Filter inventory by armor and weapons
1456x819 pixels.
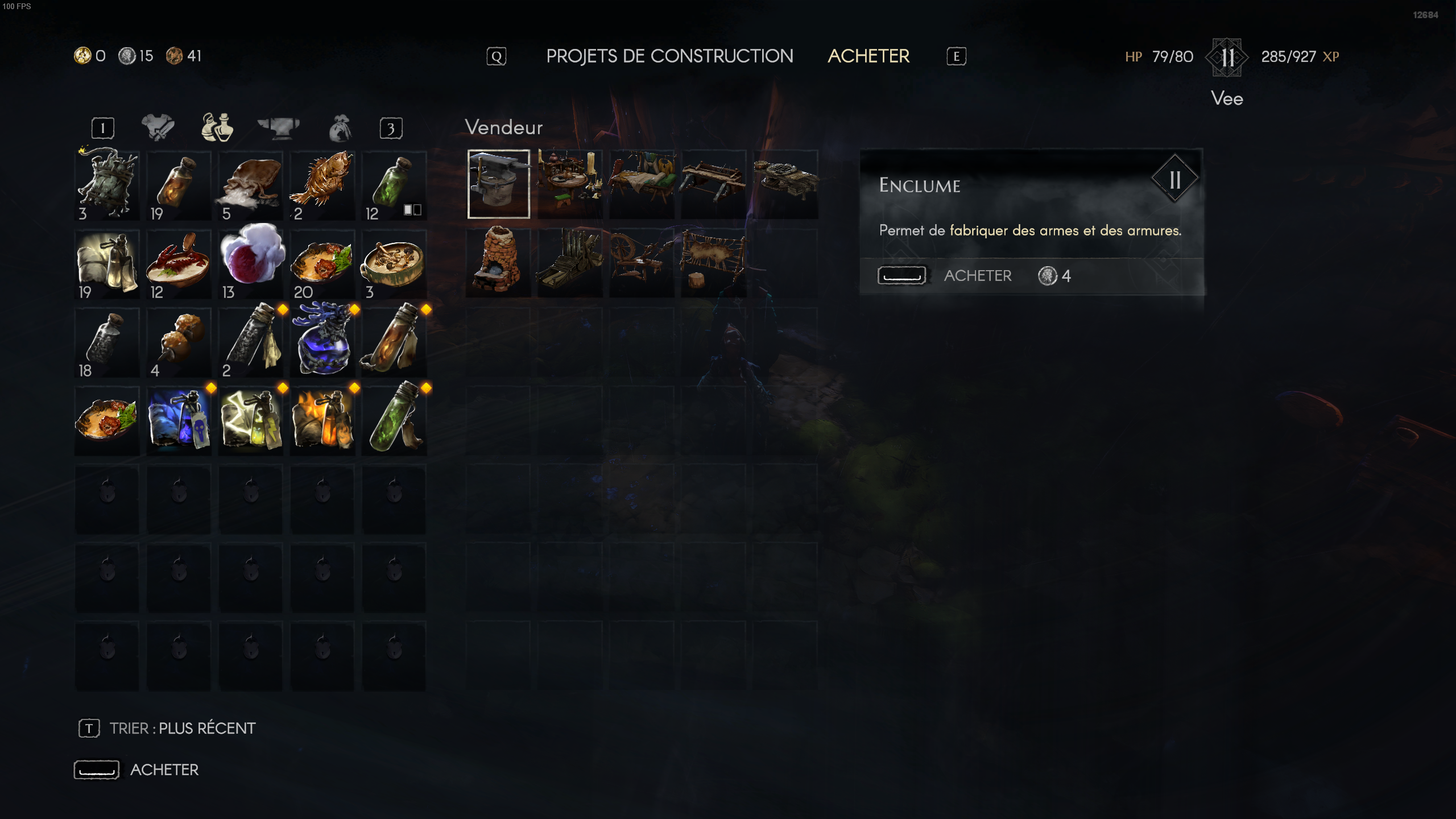click(x=158, y=127)
